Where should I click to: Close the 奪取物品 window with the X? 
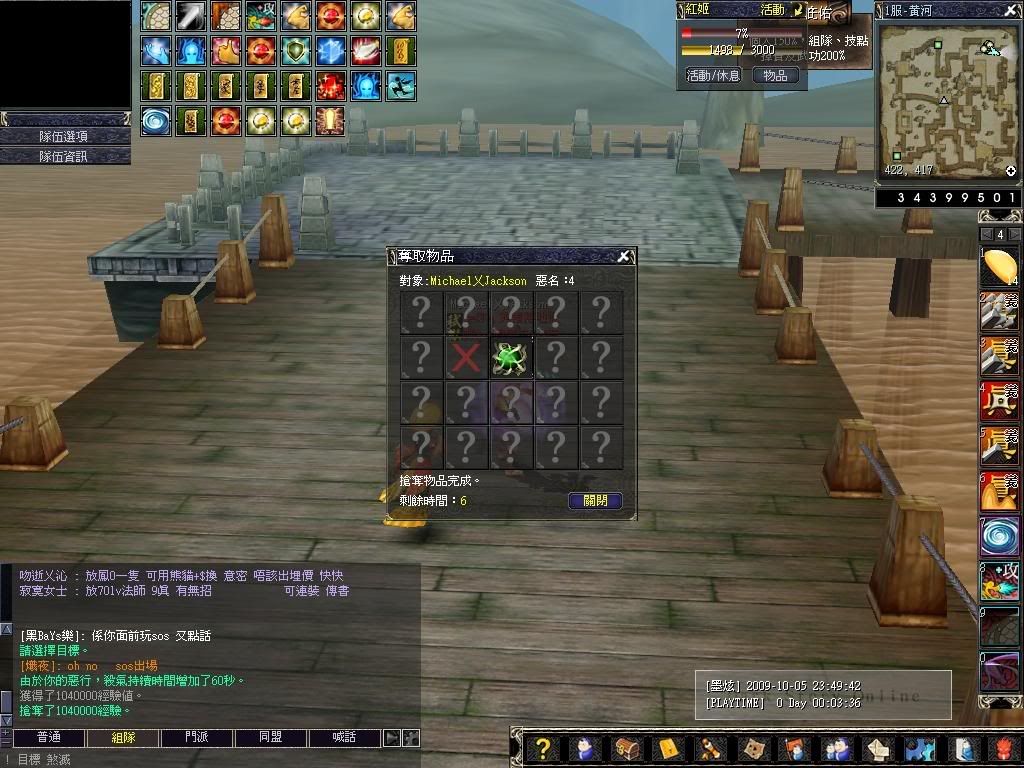[624, 256]
